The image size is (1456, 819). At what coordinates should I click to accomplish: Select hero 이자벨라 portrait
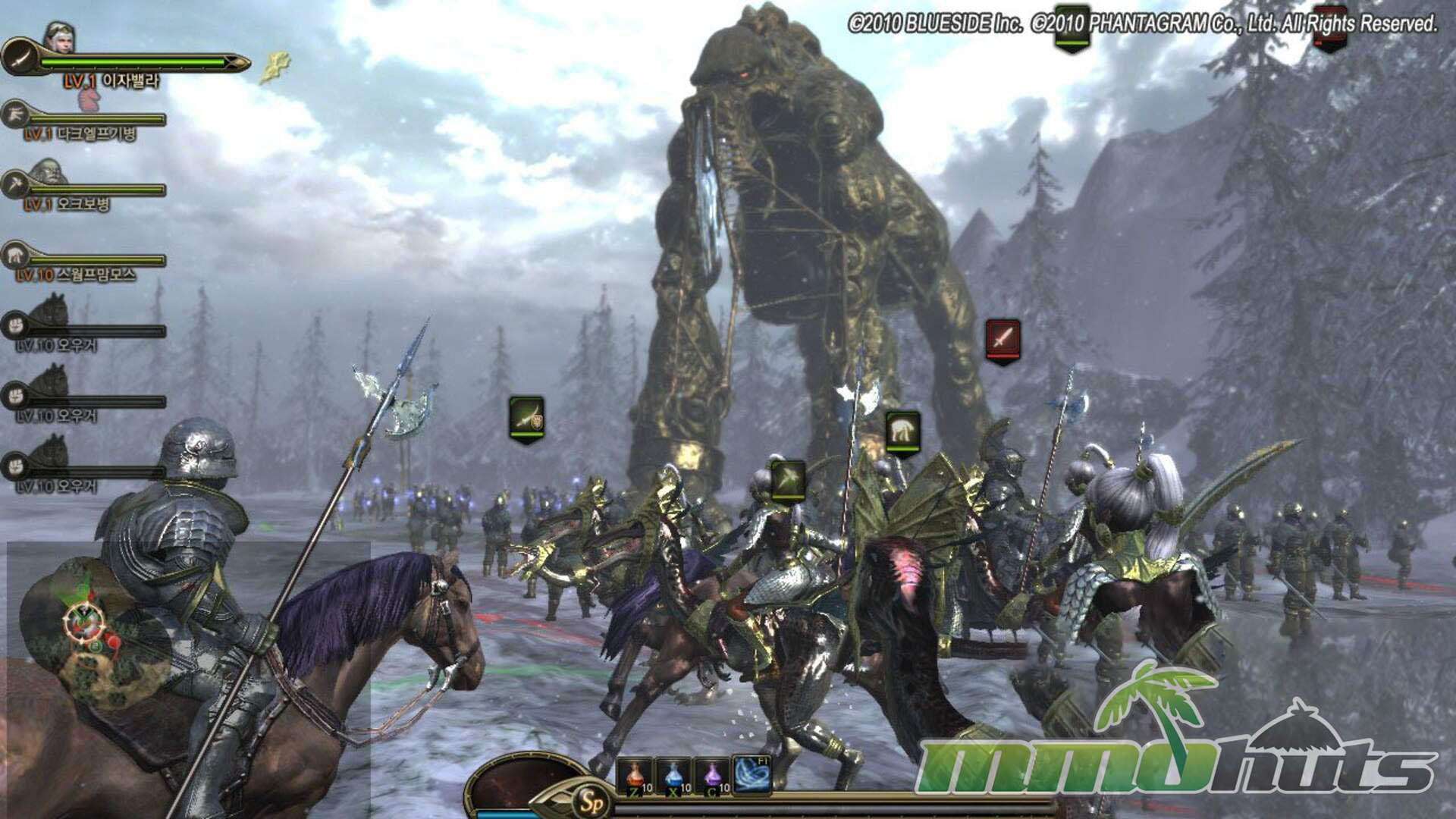coord(58,36)
